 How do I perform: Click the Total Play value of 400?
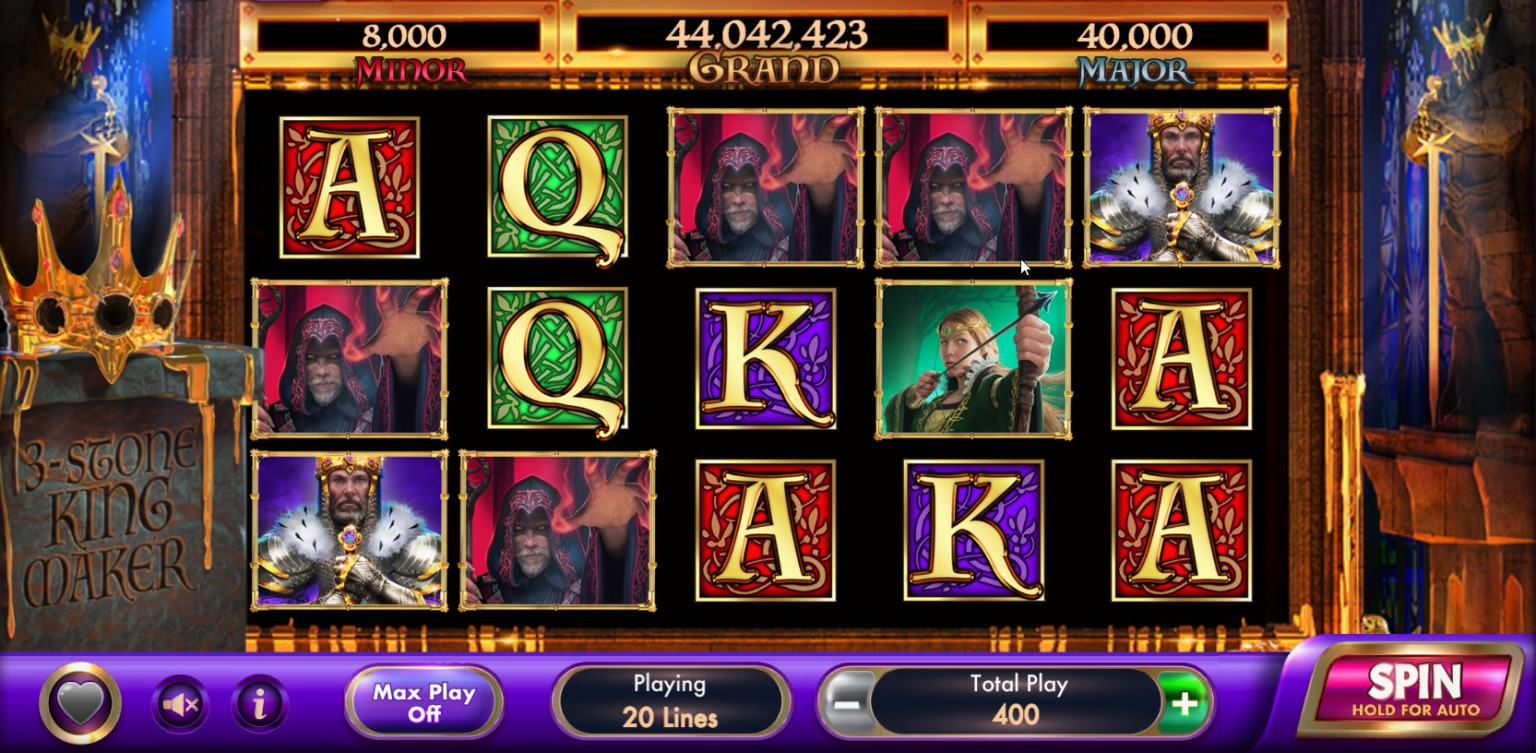pos(1017,712)
